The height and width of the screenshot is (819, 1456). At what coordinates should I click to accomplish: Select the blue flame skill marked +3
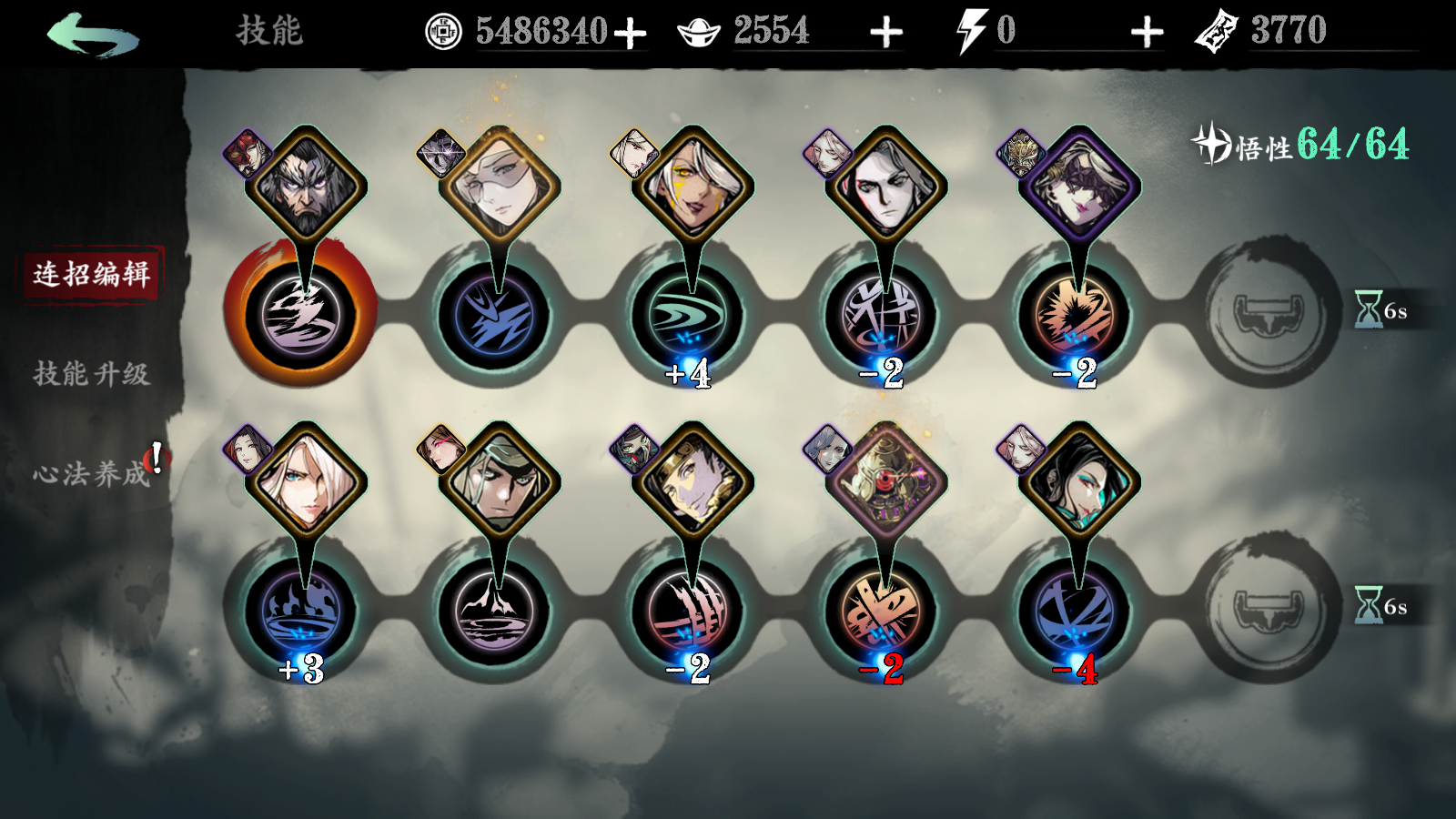[x=301, y=612]
